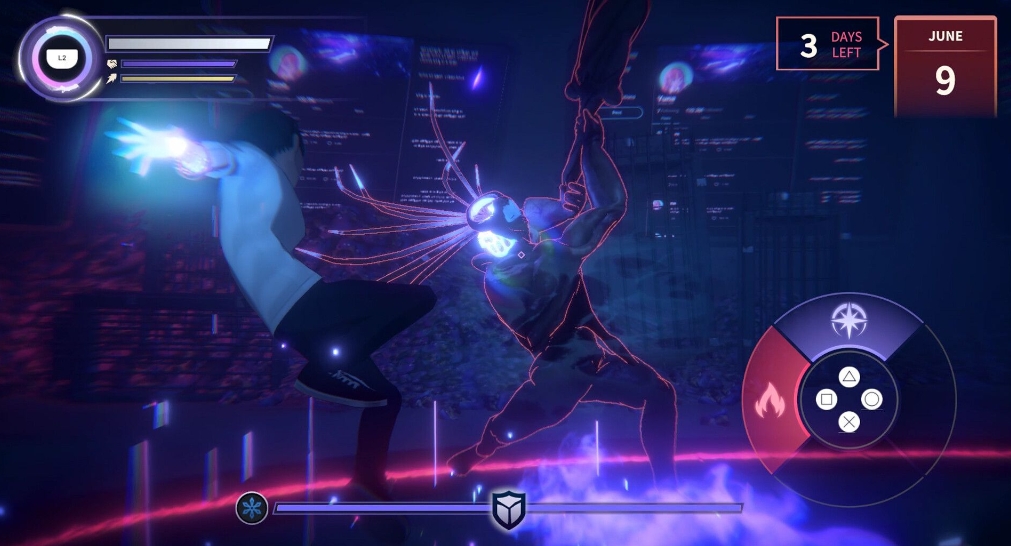Screen dimensions: 1011x546
Task: Open the June 9 calendar card
Action: pyautogui.click(x=945, y=67)
